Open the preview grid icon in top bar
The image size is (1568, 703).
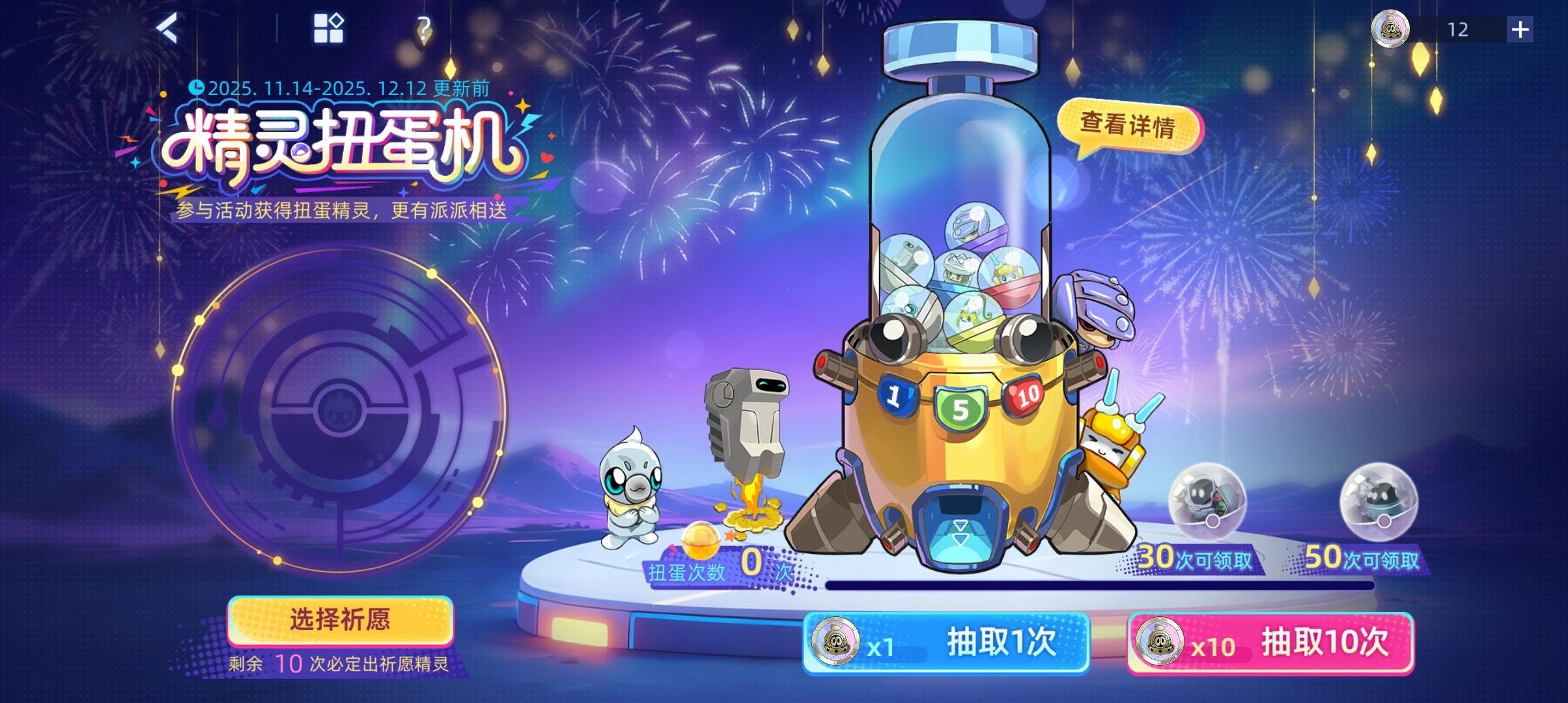(x=329, y=27)
